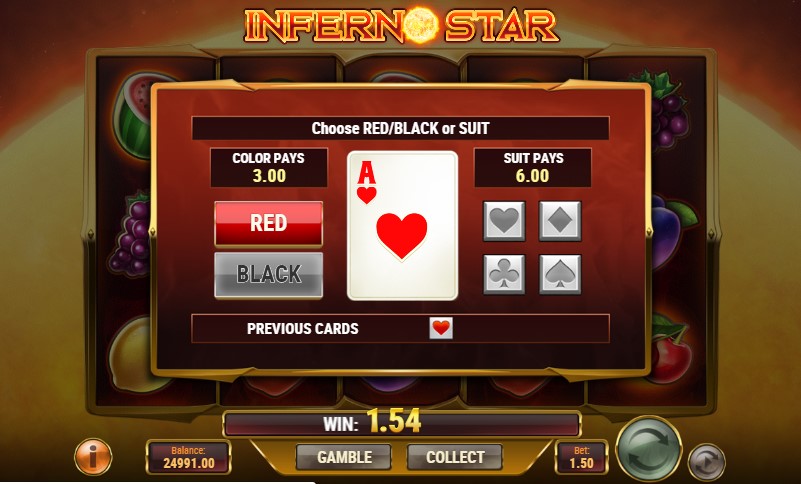801x484 pixels.
Task: Pick the diamonds suit button
Action: (560, 221)
